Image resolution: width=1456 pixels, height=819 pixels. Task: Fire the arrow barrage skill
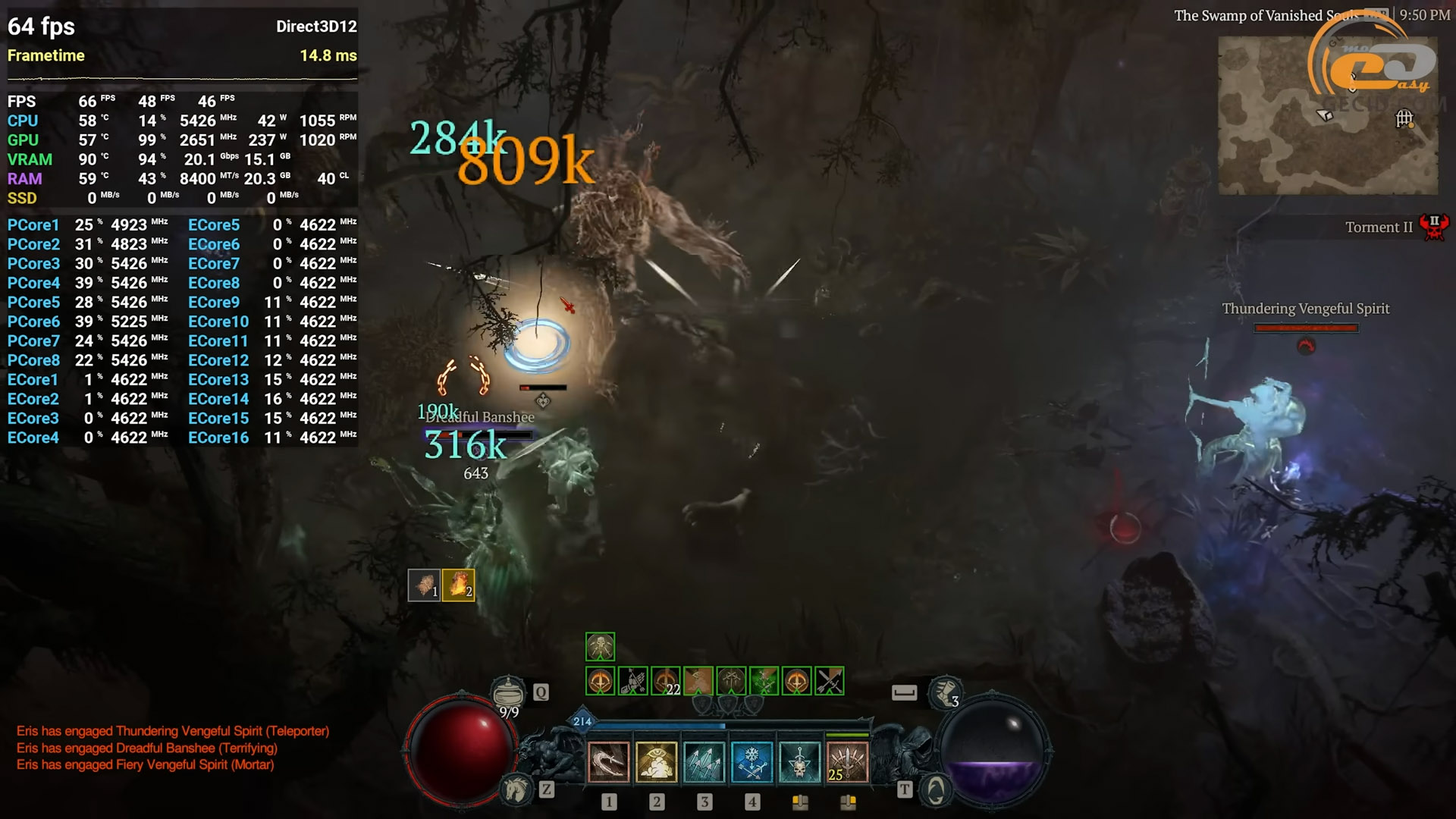tap(704, 762)
